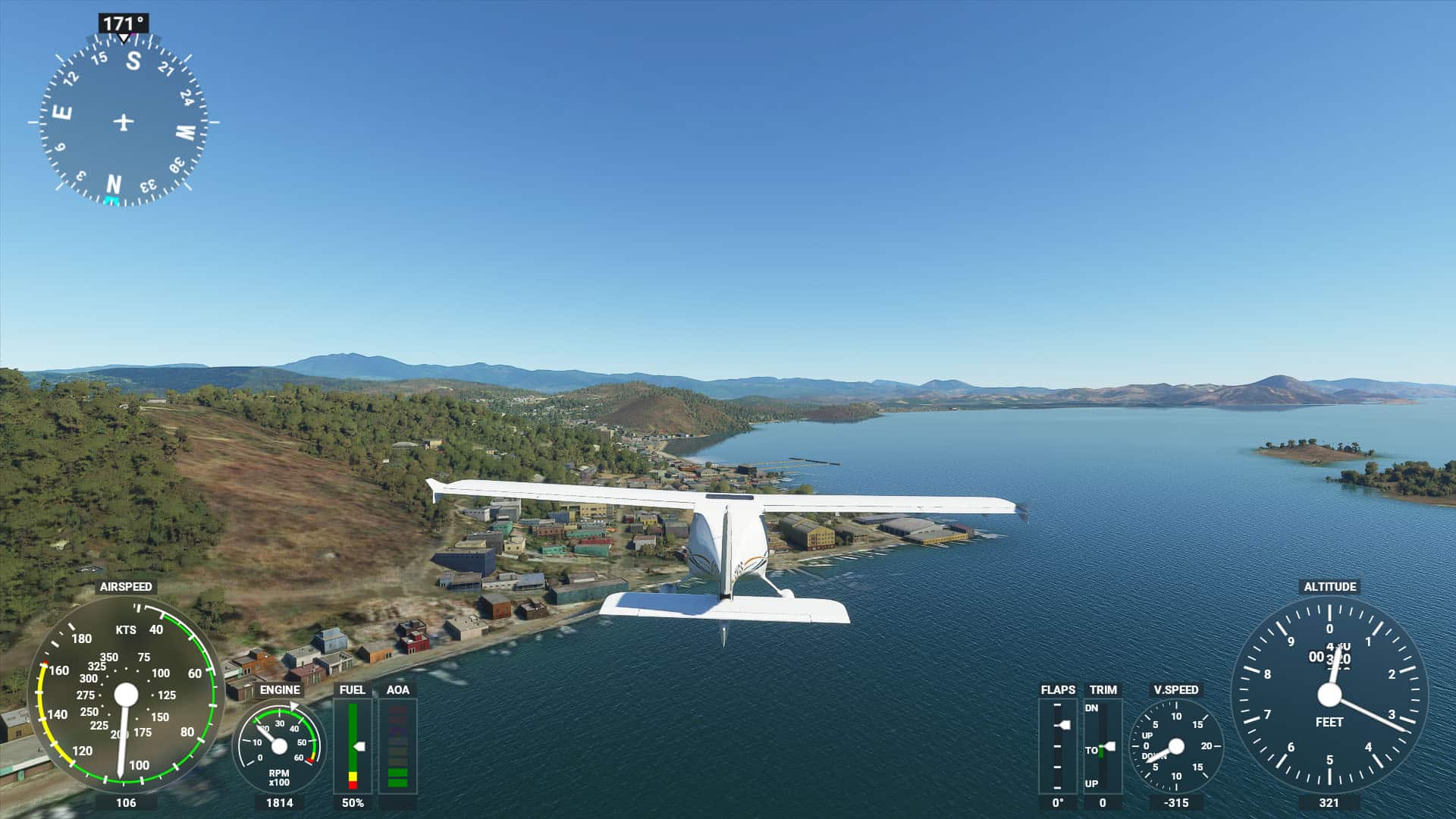Select the flaps position indicator

point(1057,746)
